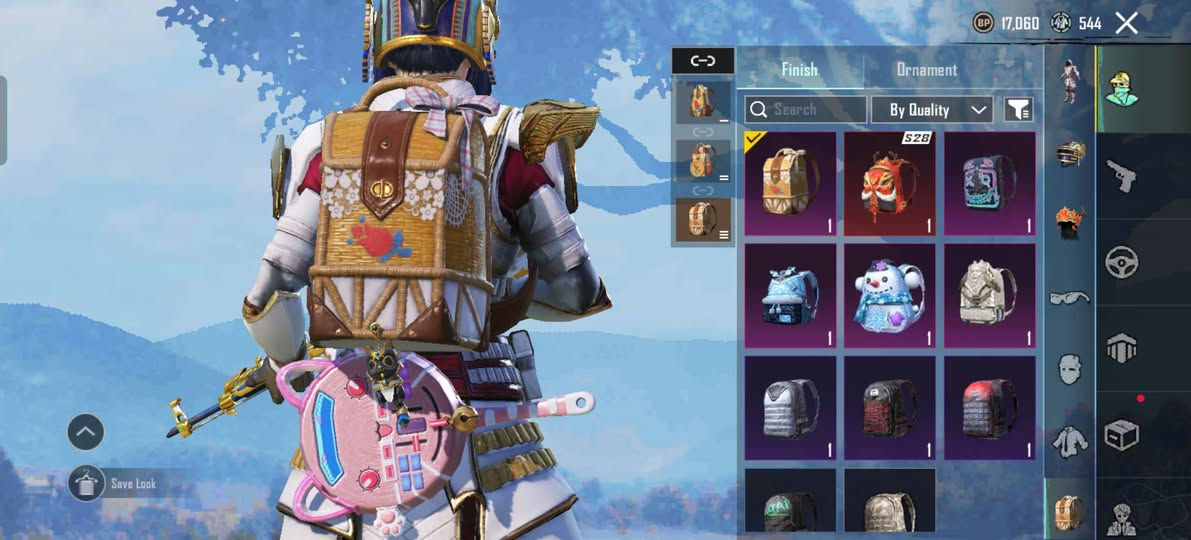The image size is (1191, 540).
Task: Expand the up-arrow circle button
Action: (x=86, y=432)
